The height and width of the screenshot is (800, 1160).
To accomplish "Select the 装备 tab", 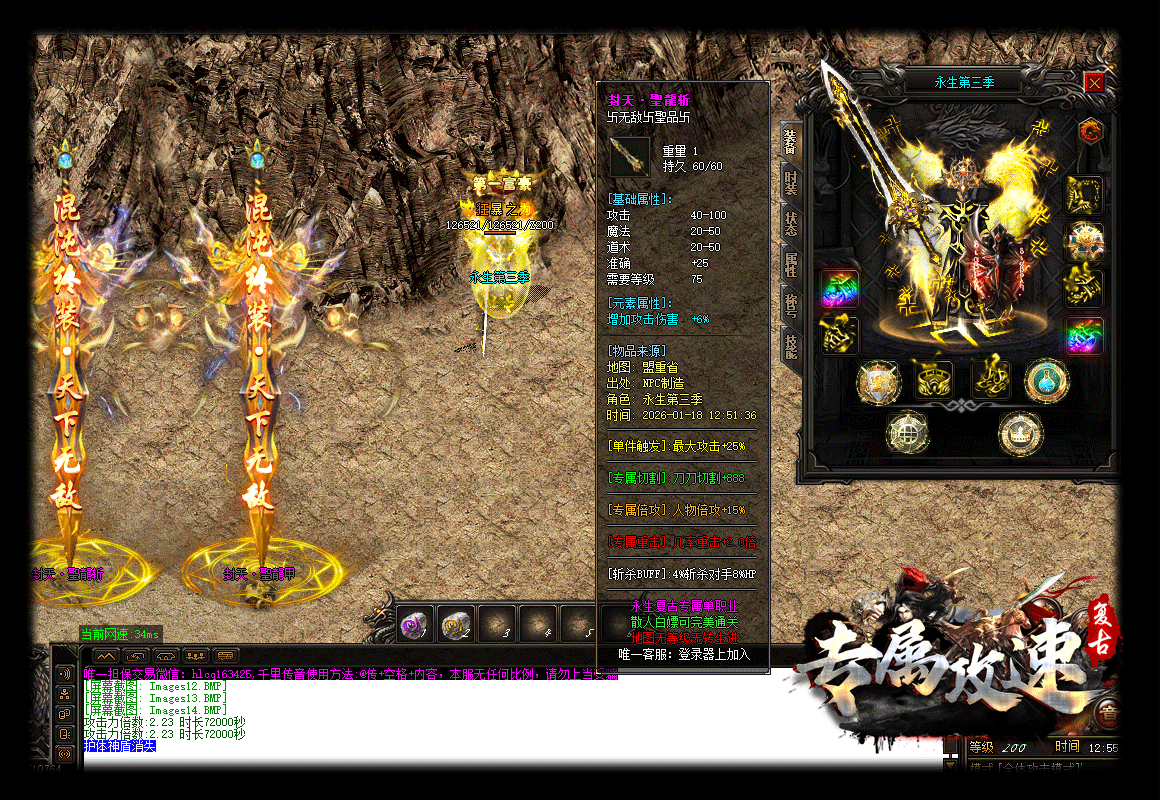I will point(790,141).
